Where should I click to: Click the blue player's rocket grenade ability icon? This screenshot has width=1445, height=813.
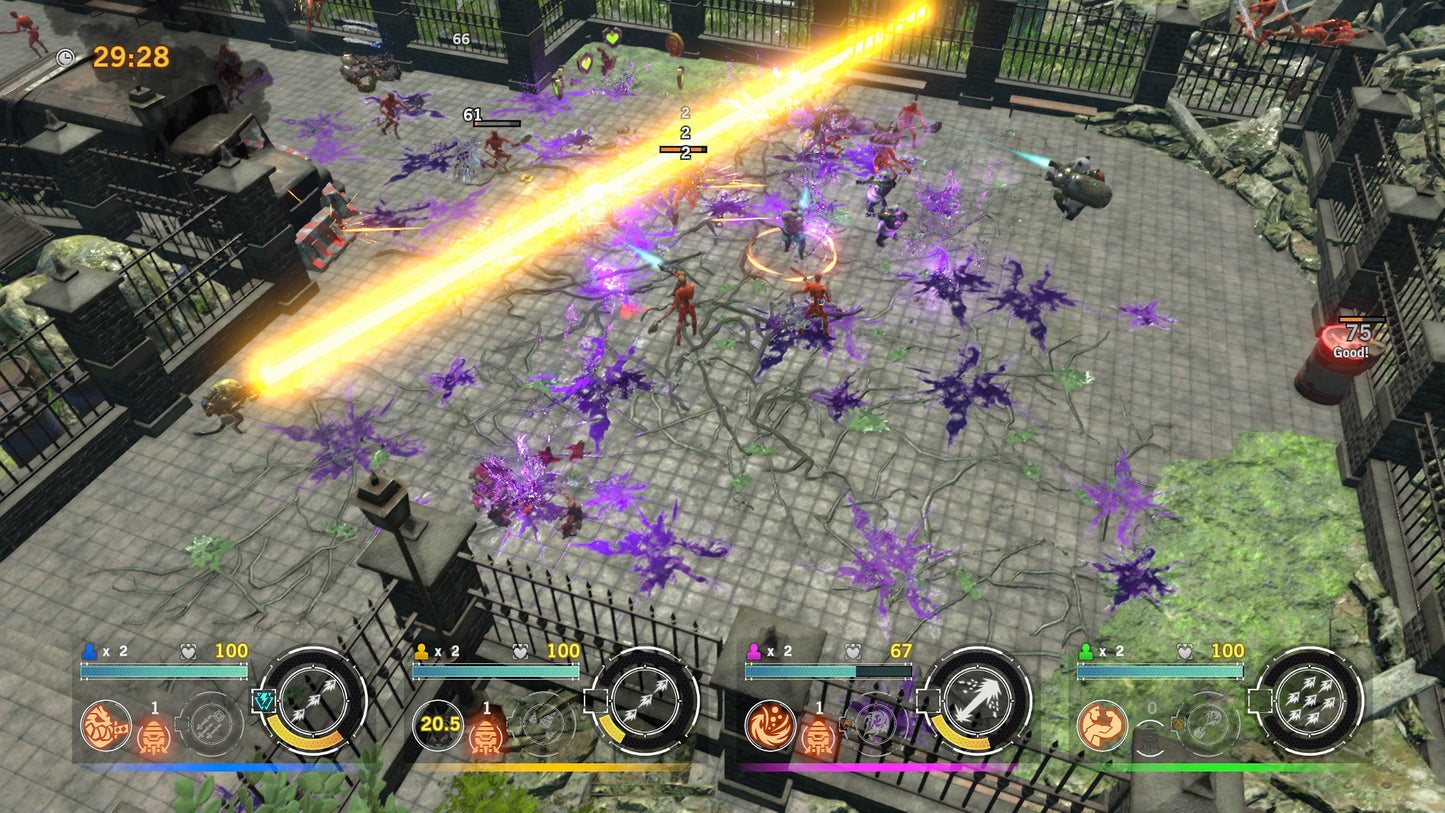pyautogui.click(x=152, y=737)
